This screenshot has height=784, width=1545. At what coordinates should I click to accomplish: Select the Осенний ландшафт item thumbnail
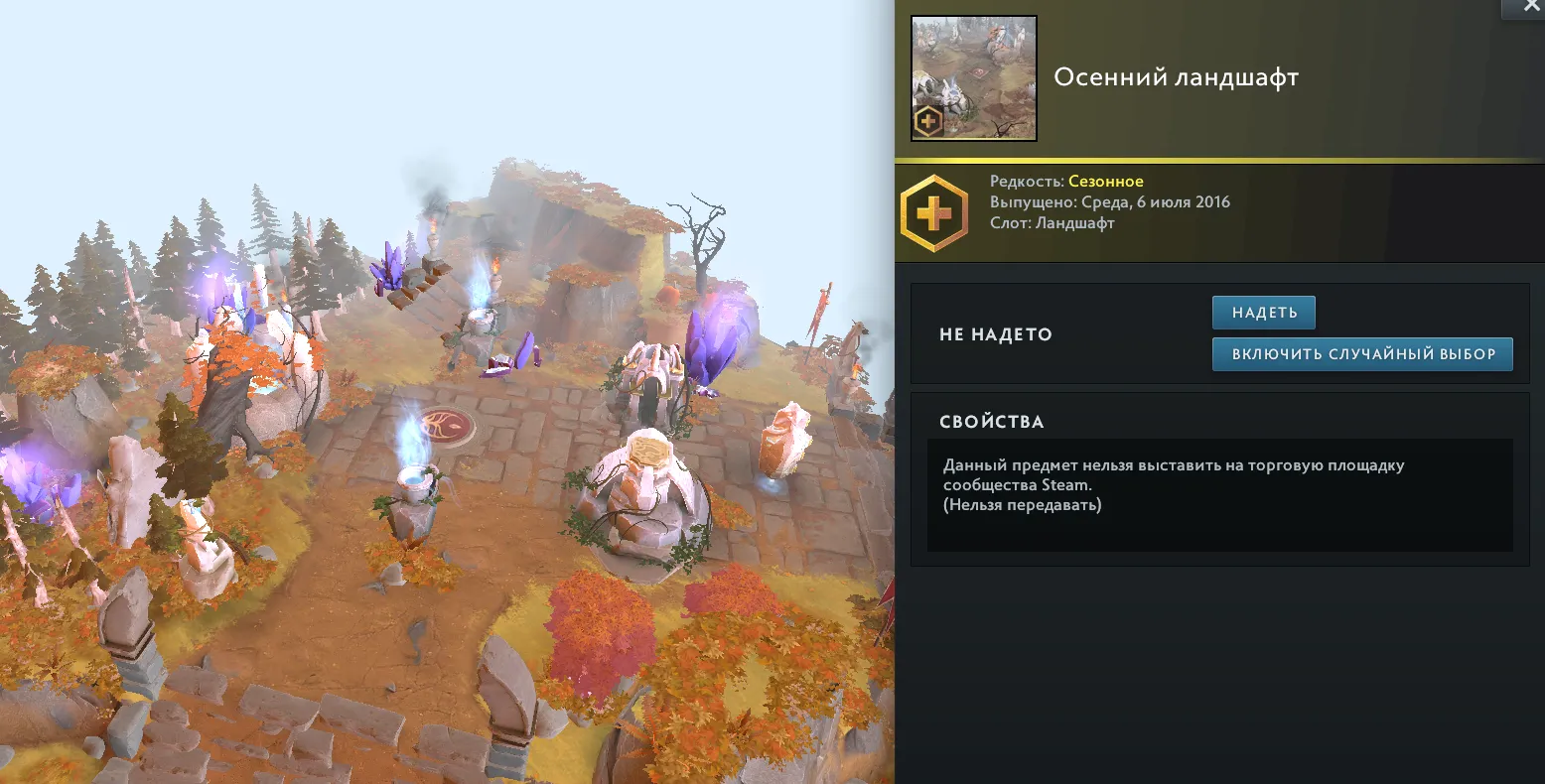coord(974,78)
